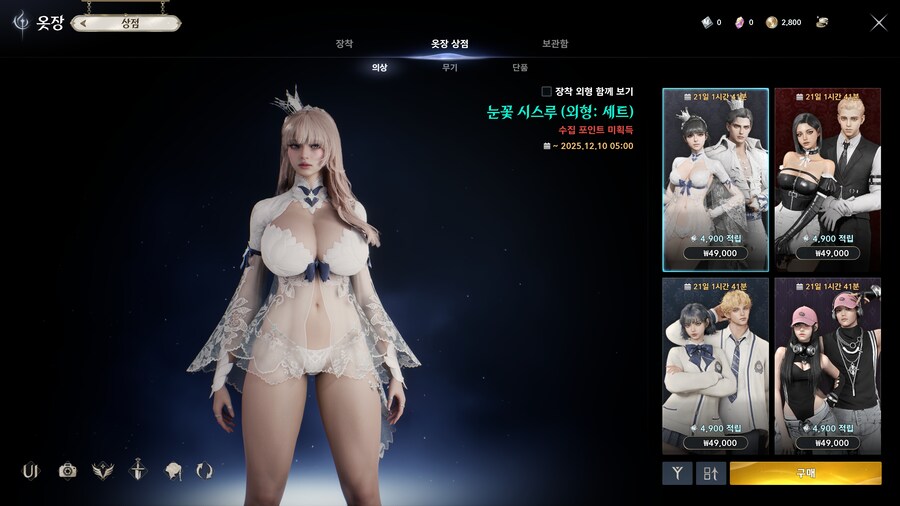Open the 보관함 tab
This screenshot has height=506, width=900.
pos(555,44)
